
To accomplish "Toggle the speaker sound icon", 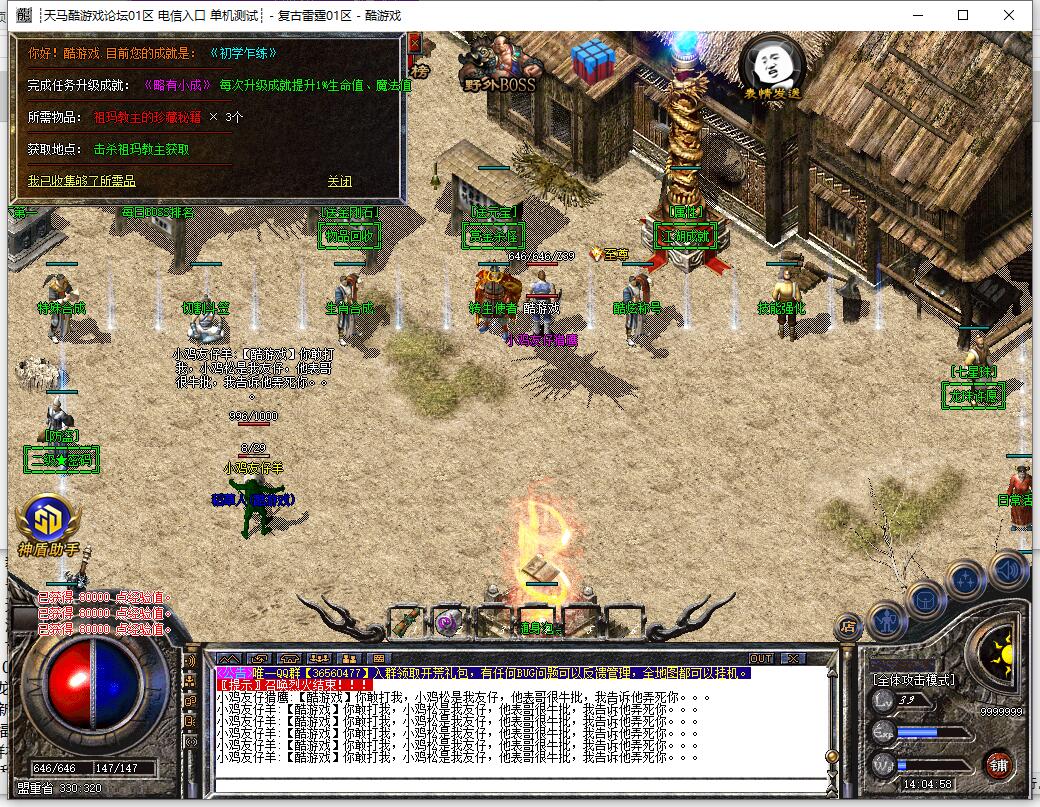I will coord(1010,570).
